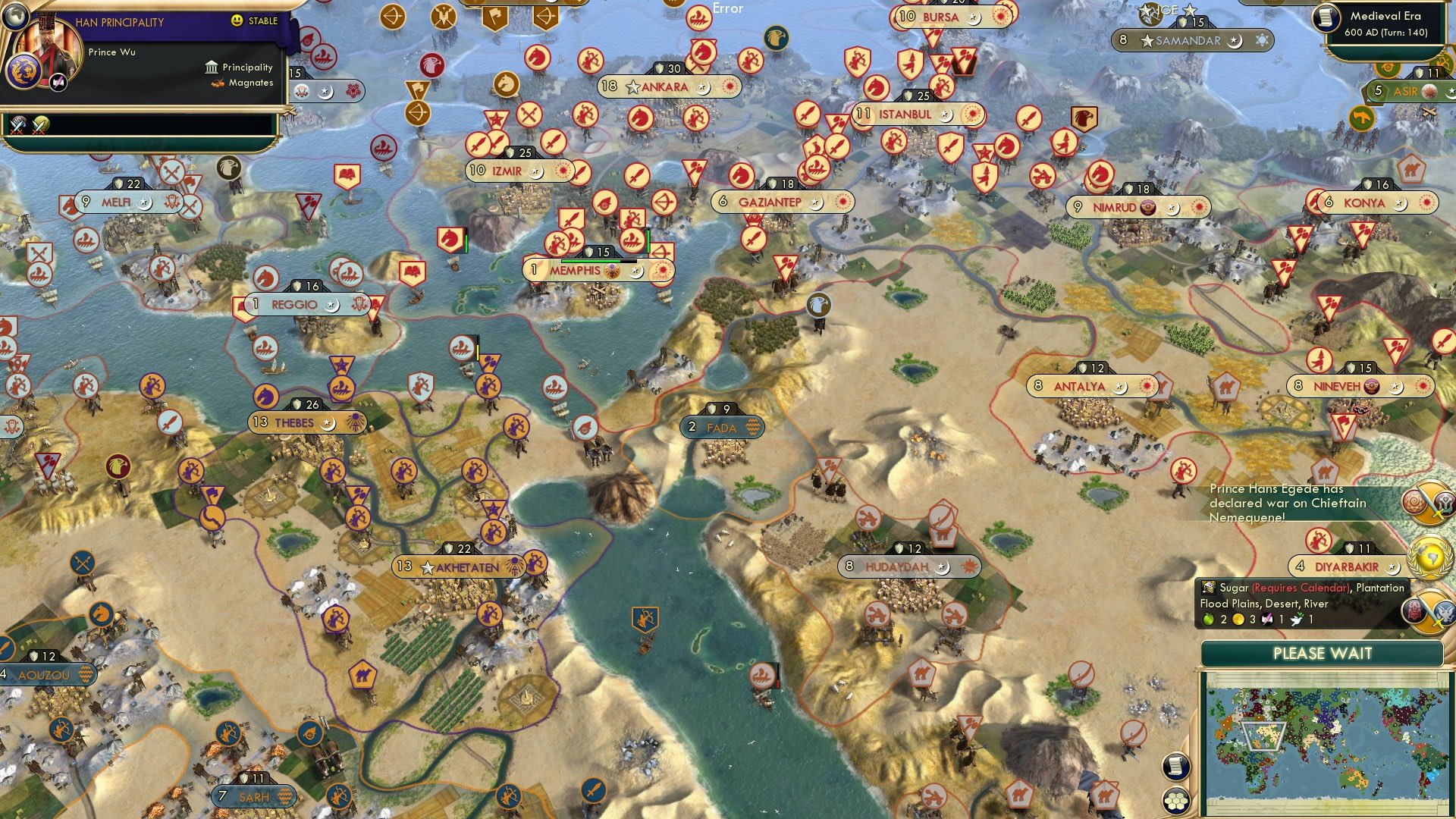Click the Sugar resource icon in the tooltip
The height and width of the screenshot is (819, 1456).
[1208, 588]
